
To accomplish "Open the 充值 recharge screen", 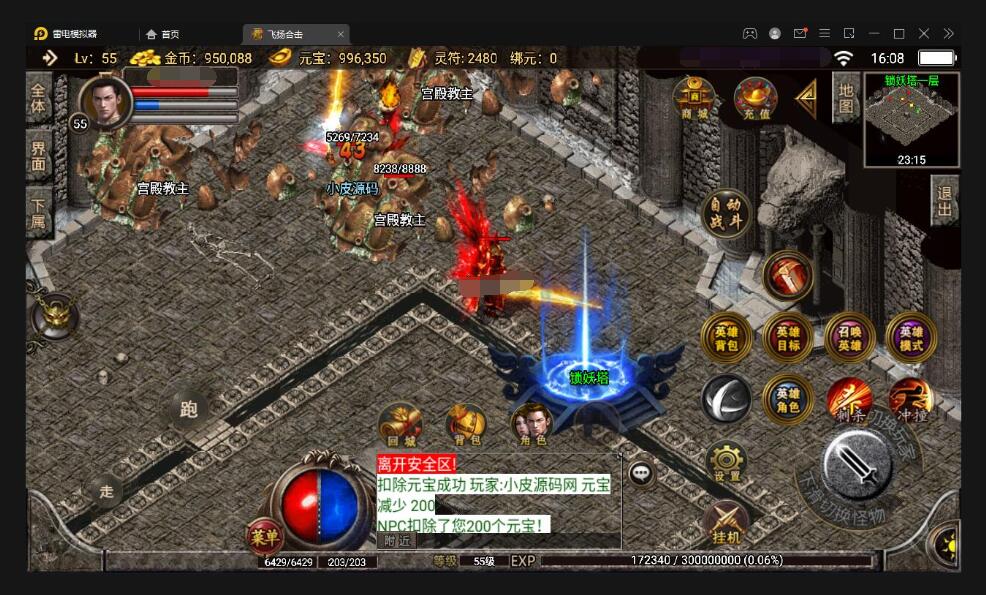I will [x=756, y=98].
